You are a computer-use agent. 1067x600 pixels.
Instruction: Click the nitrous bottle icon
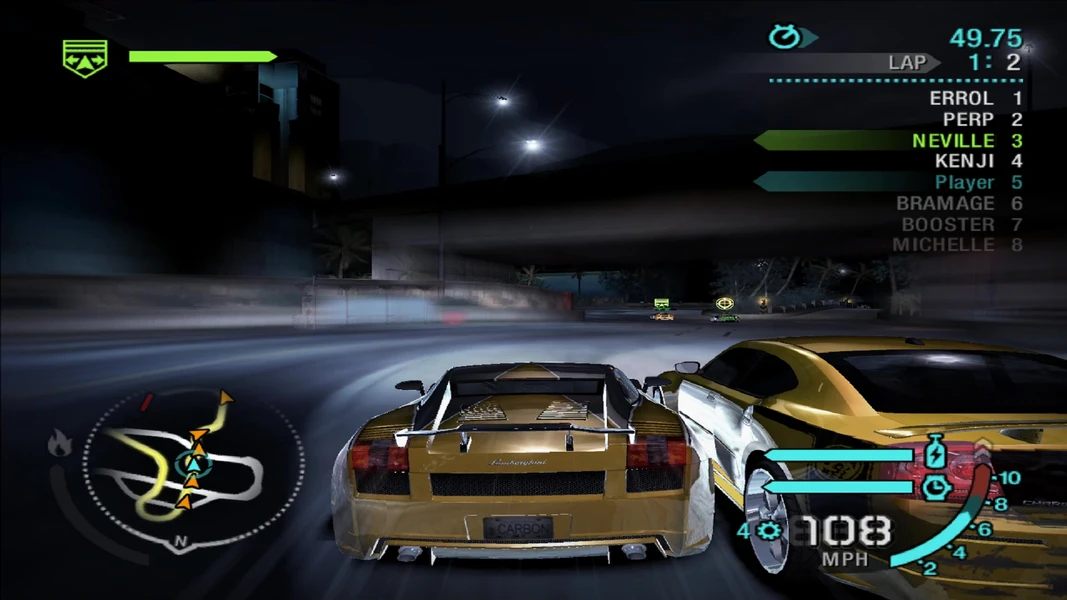pos(936,454)
